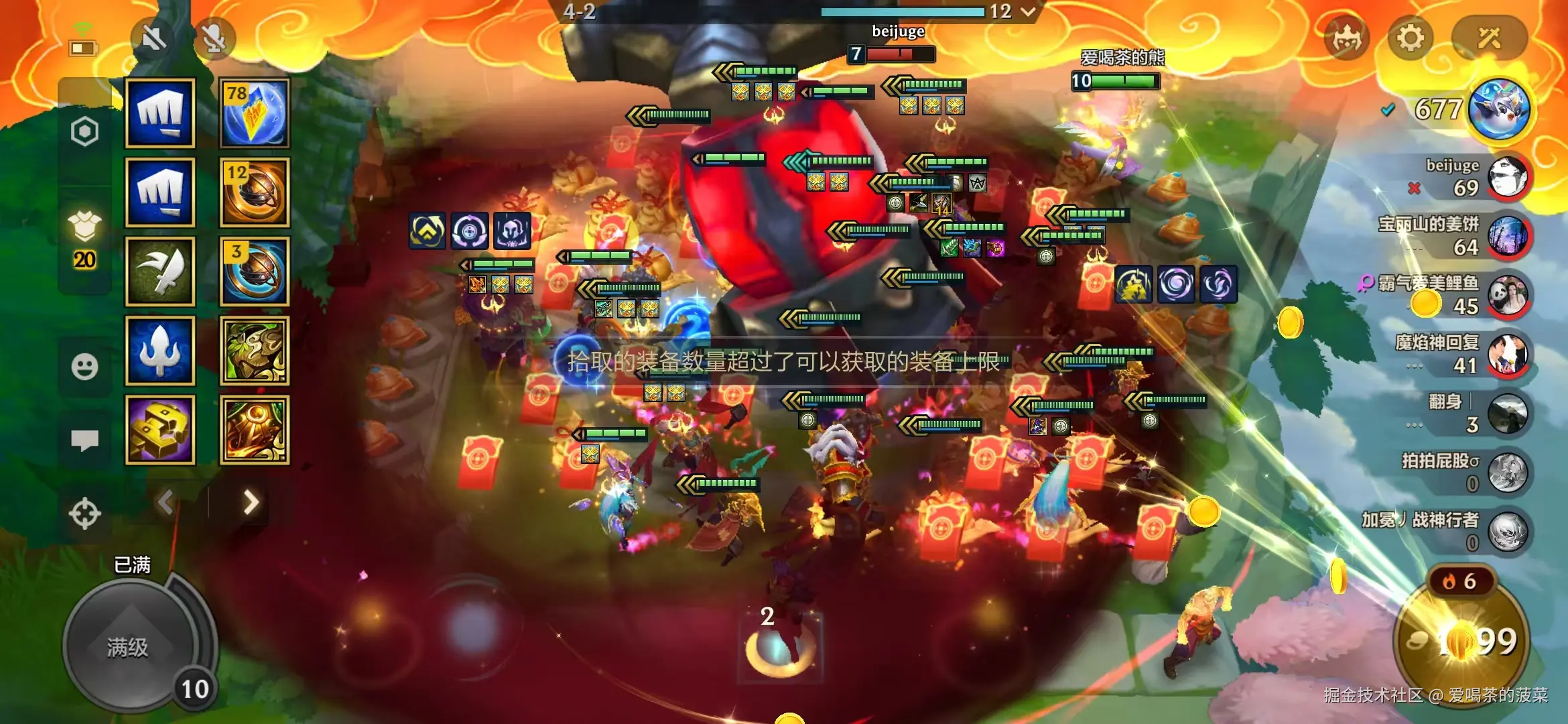Choose the trident emblem item slot
1568x724 pixels.
tap(160, 351)
